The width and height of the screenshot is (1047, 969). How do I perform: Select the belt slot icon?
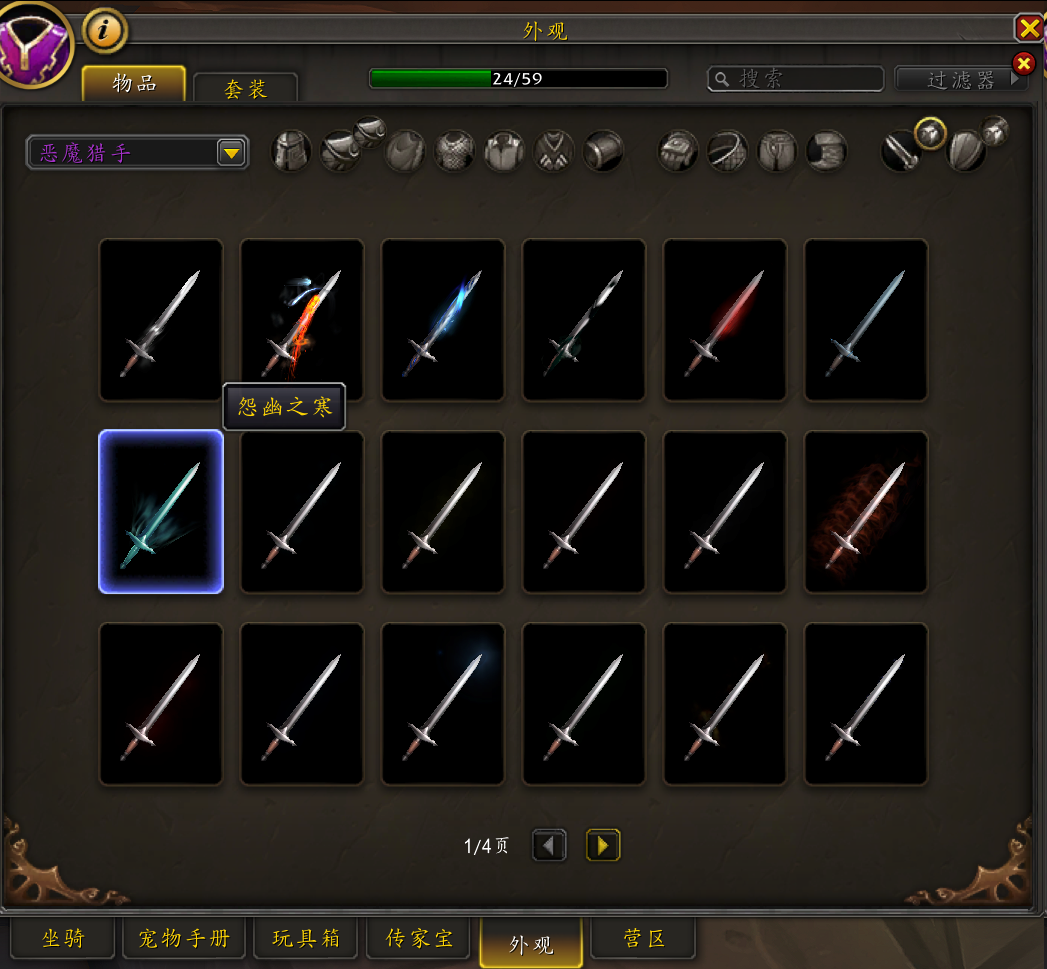[727, 151]
